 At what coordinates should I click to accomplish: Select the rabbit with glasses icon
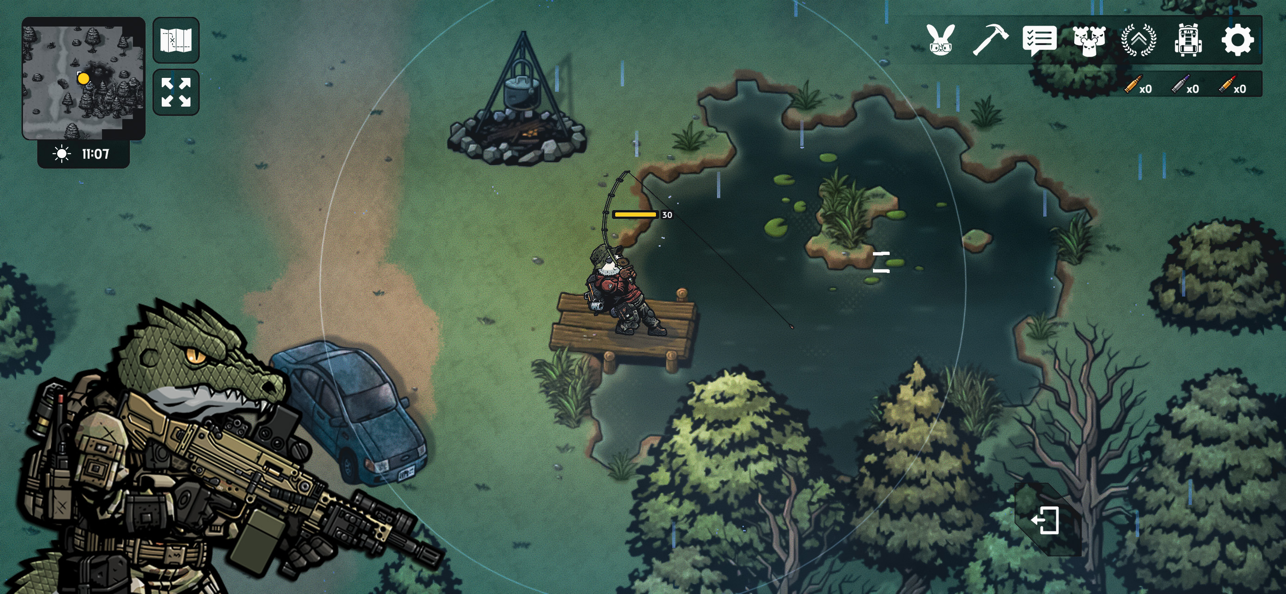pyautogui.click(x=940, y=40)
